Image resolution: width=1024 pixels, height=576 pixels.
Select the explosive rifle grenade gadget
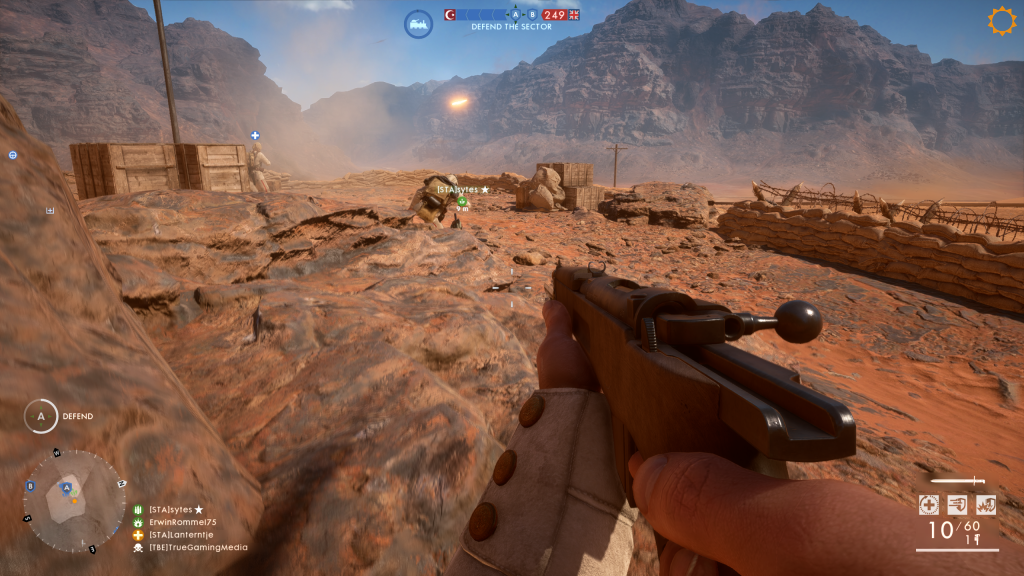[x=985, y=505]
